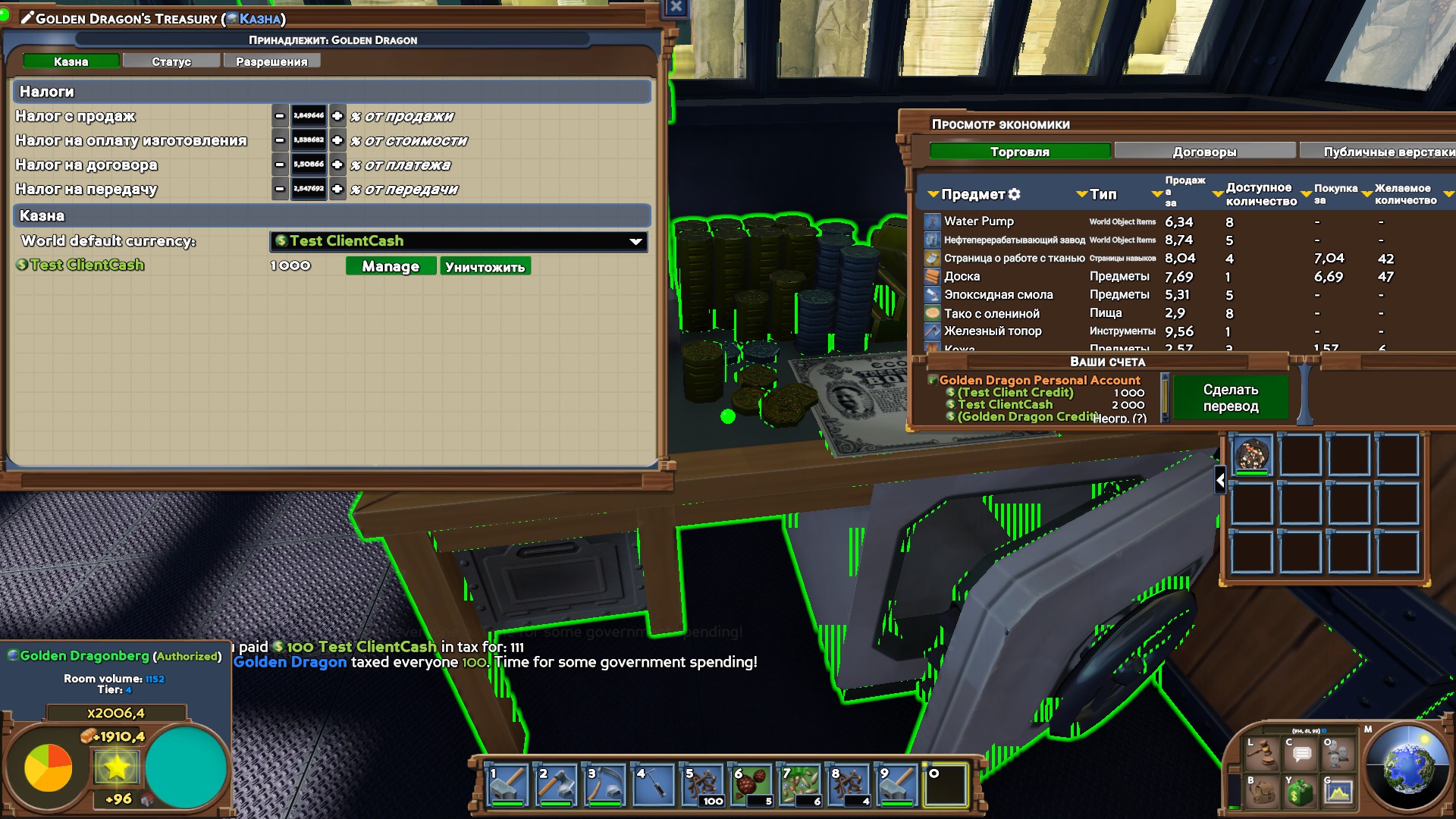Open the gavel laws icon

(x=1260, y=753)
